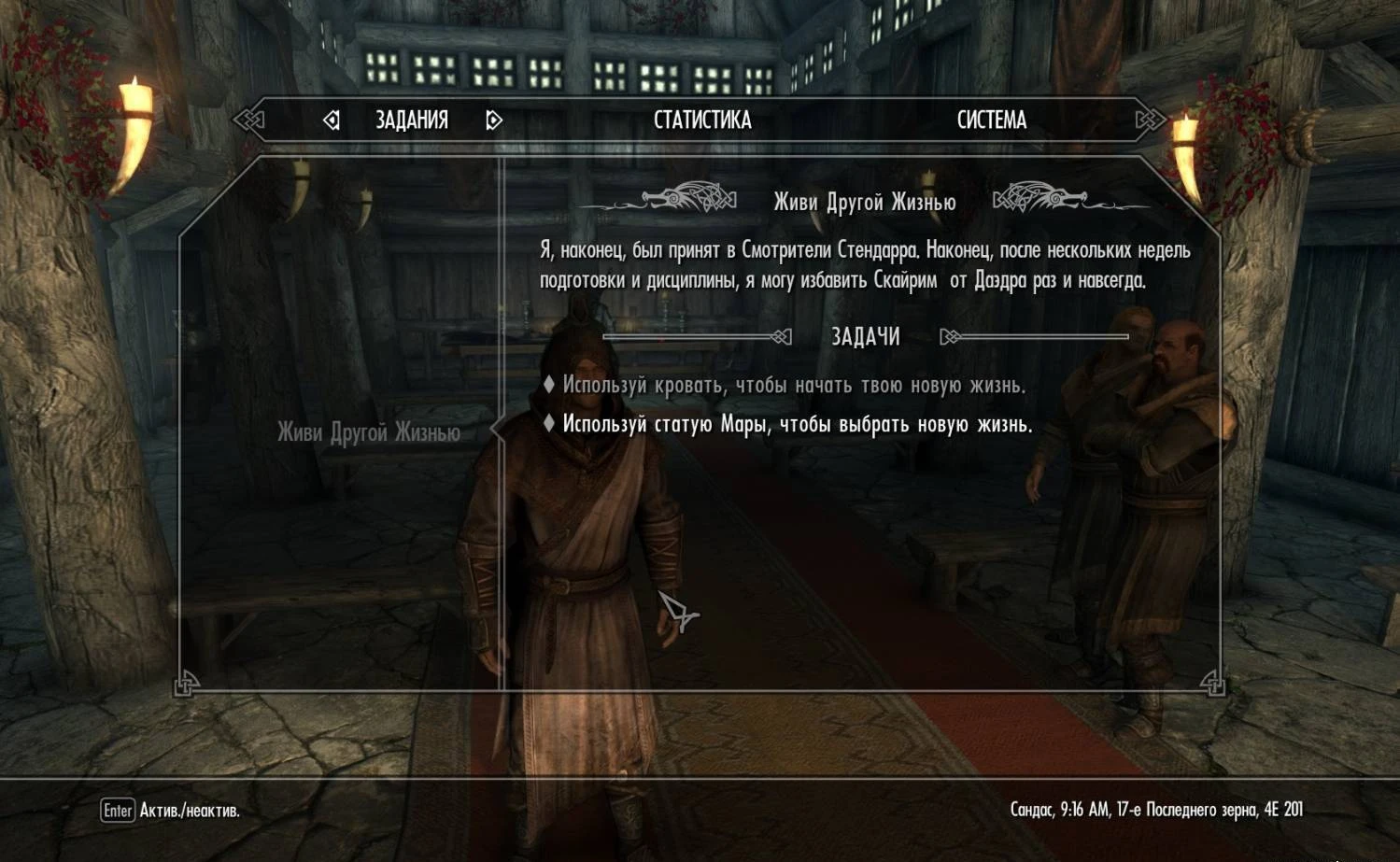Switch to the СТАТИСТИКА tab
Viewport: 1400px width, 862px height.
[x=703, y=120]
